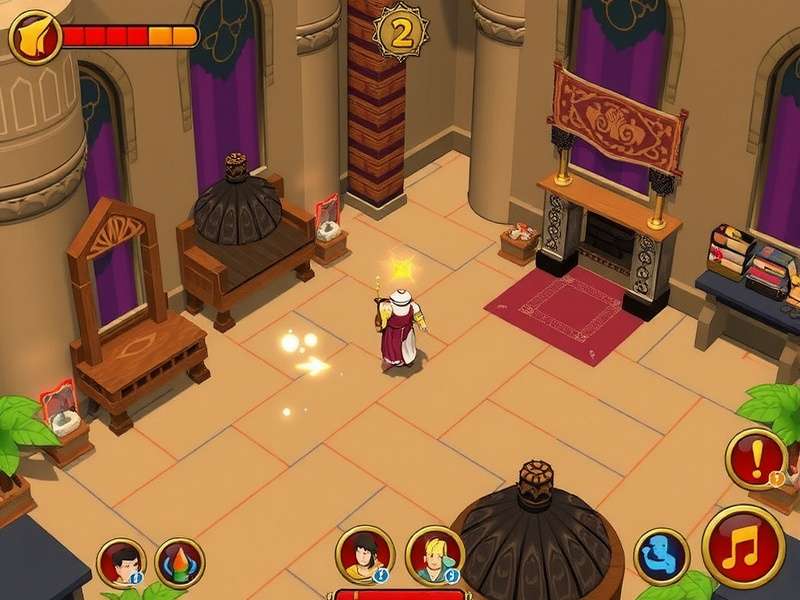Viewport: 800px width, 600px height.
Task: Activate the red and green gem icon
Action: (181, 562)
